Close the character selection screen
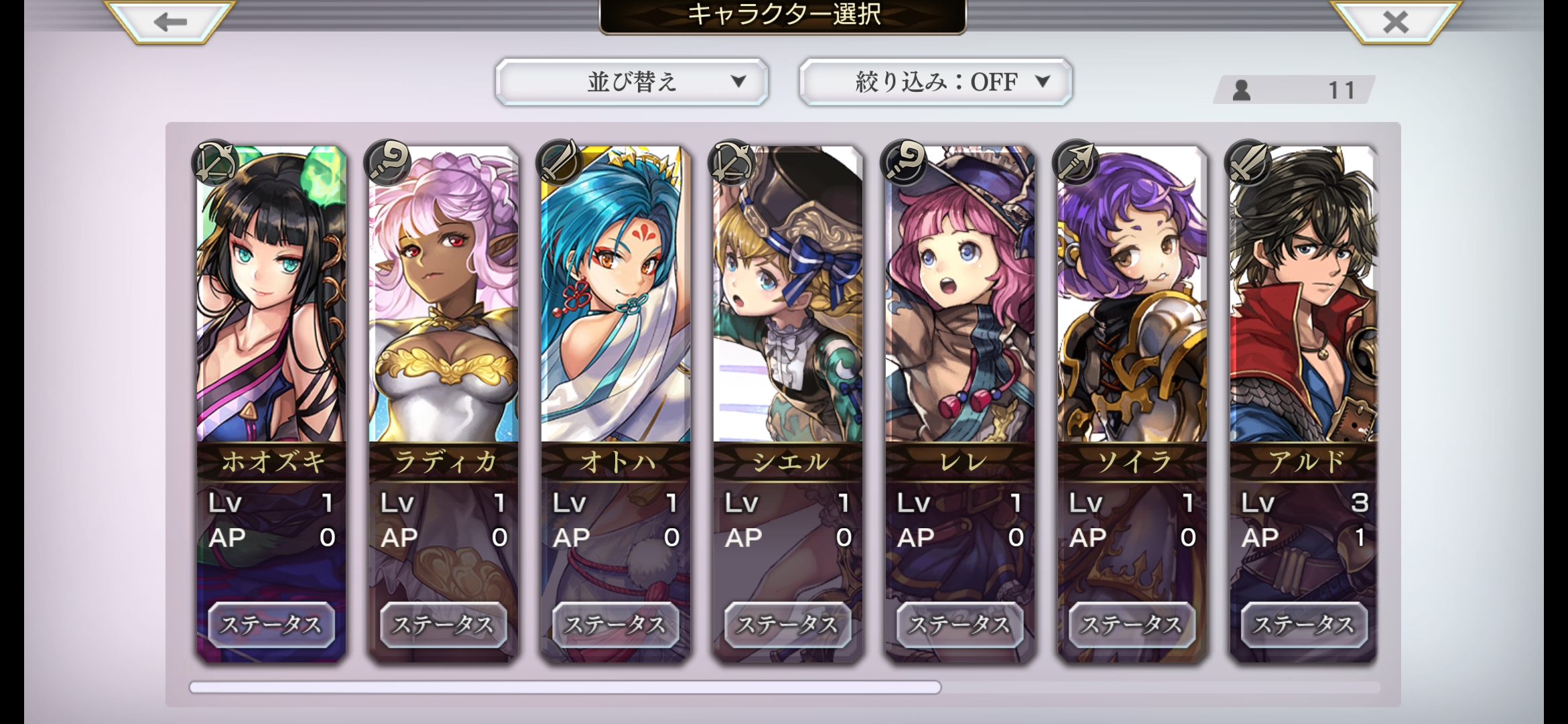This screenshot has width=1568, height=724. [1396, 22]
